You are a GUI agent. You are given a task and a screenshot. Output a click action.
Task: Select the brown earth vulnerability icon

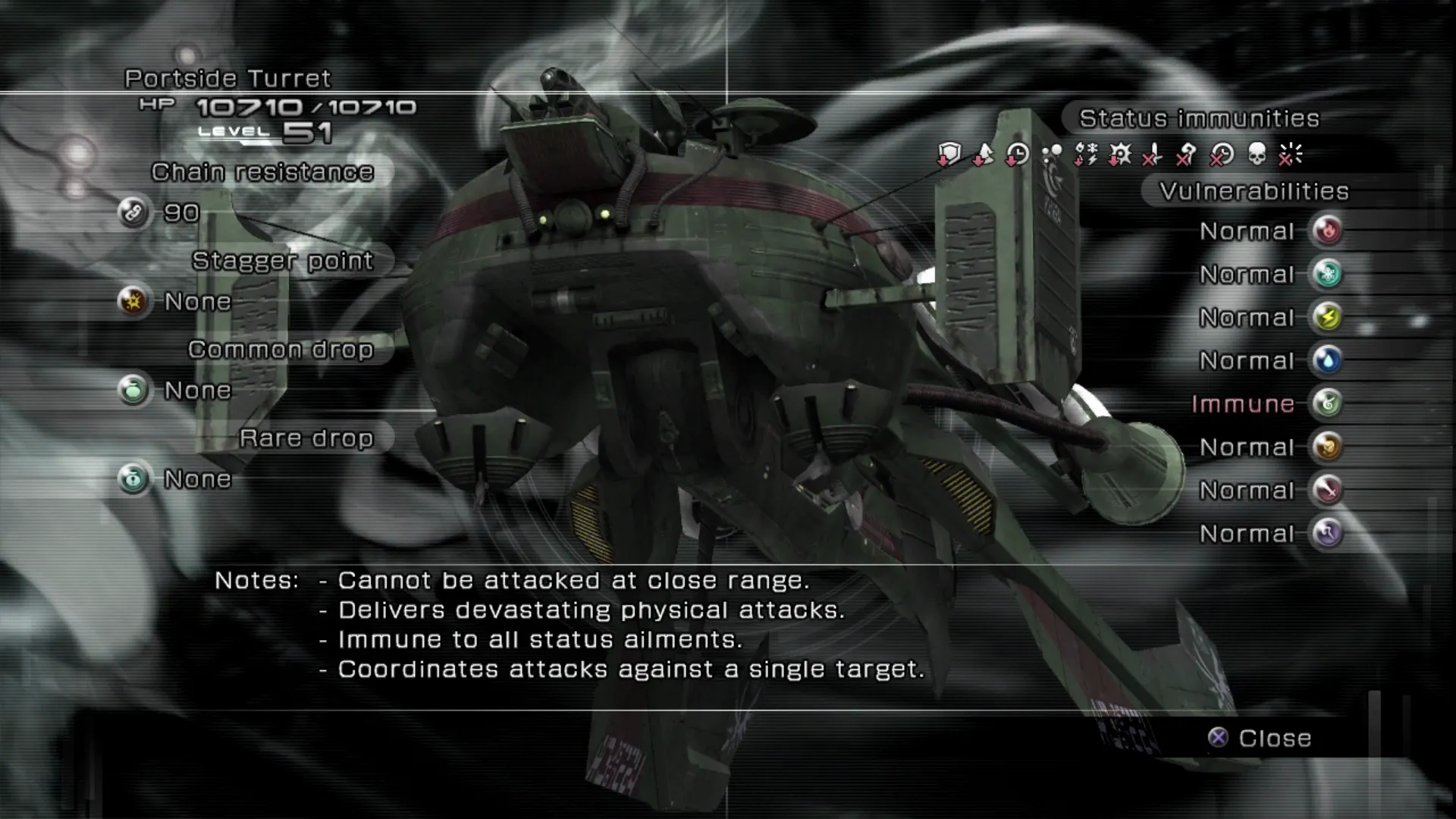pyautogui.click(x=1328, y=447)
